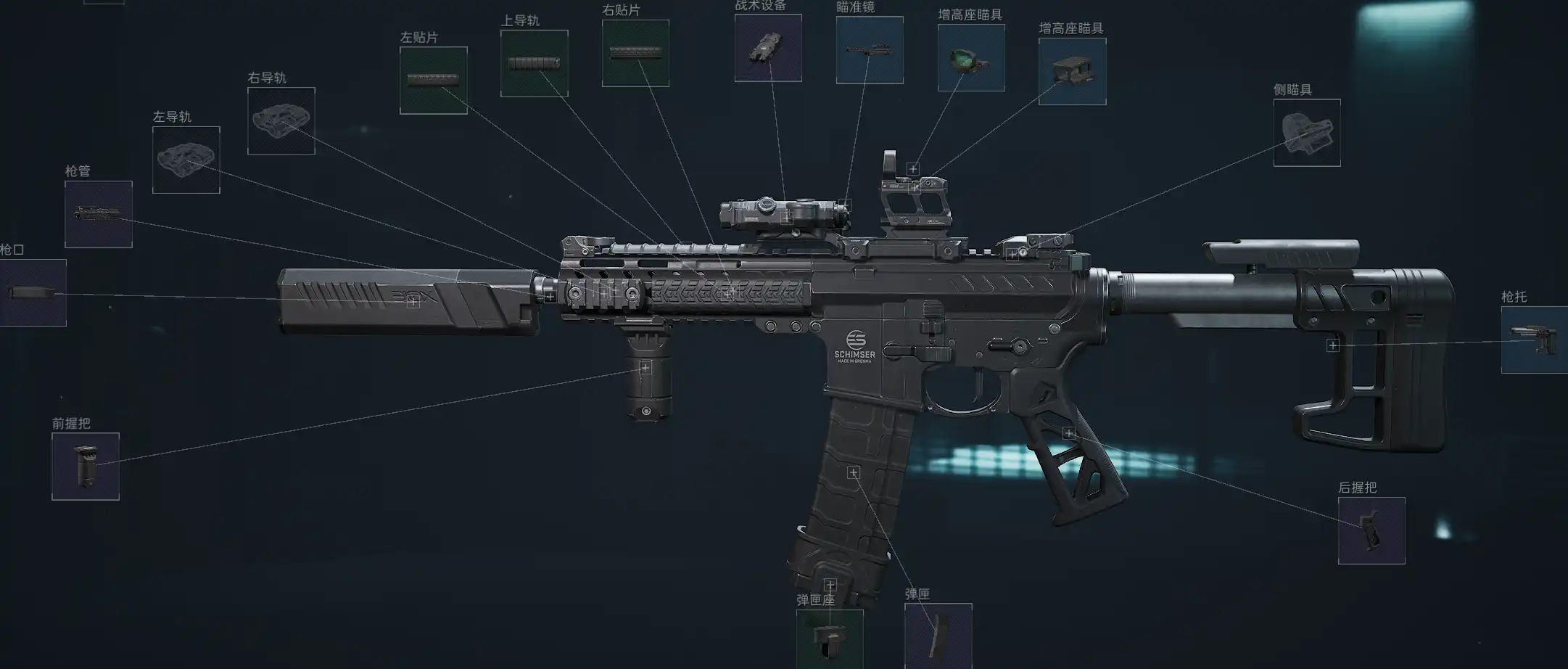Choose the 后握把 rear grip slot

coord(1371,530)
